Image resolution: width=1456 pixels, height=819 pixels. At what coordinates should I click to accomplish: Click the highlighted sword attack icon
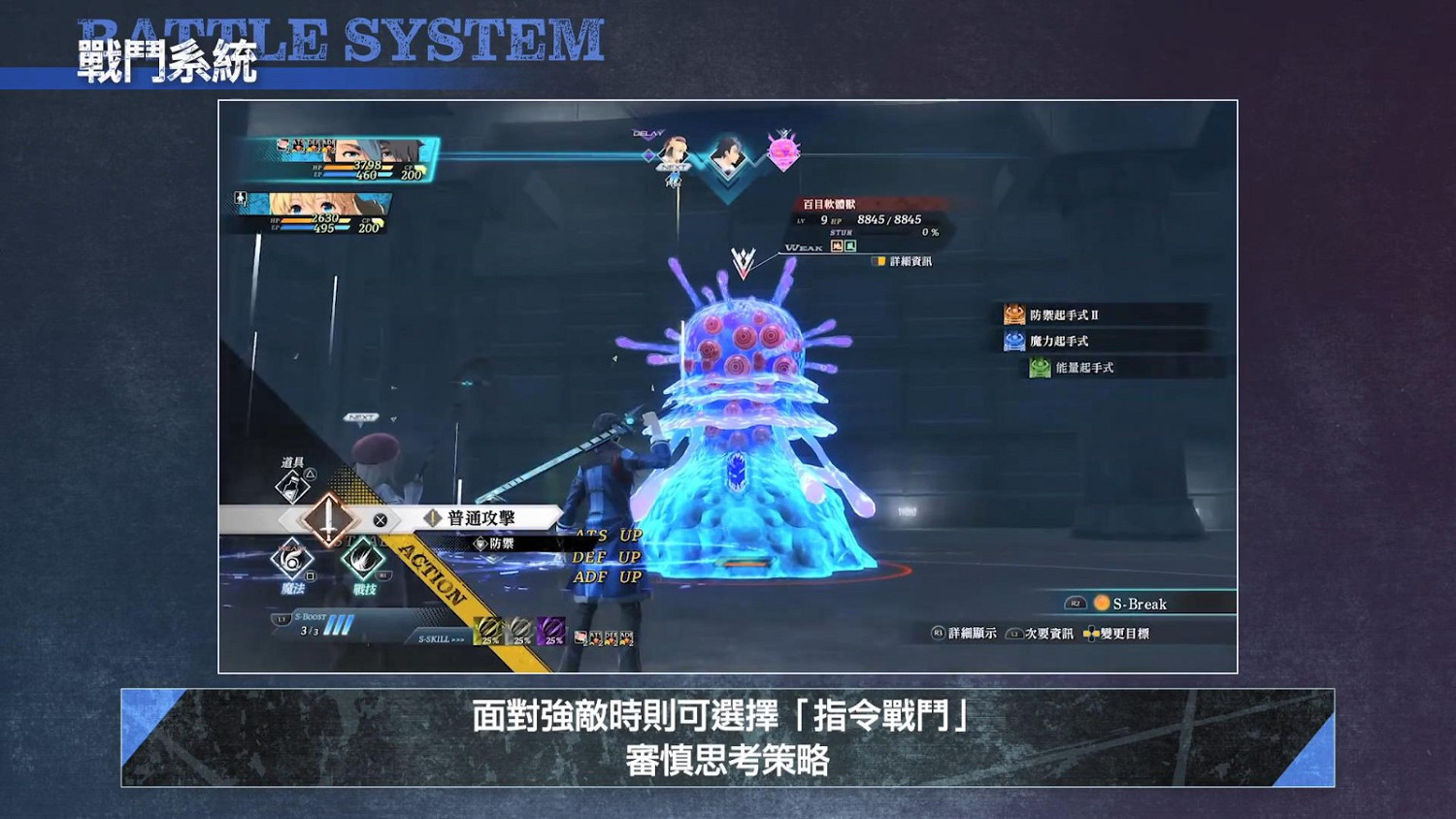[x=328, y=520]
